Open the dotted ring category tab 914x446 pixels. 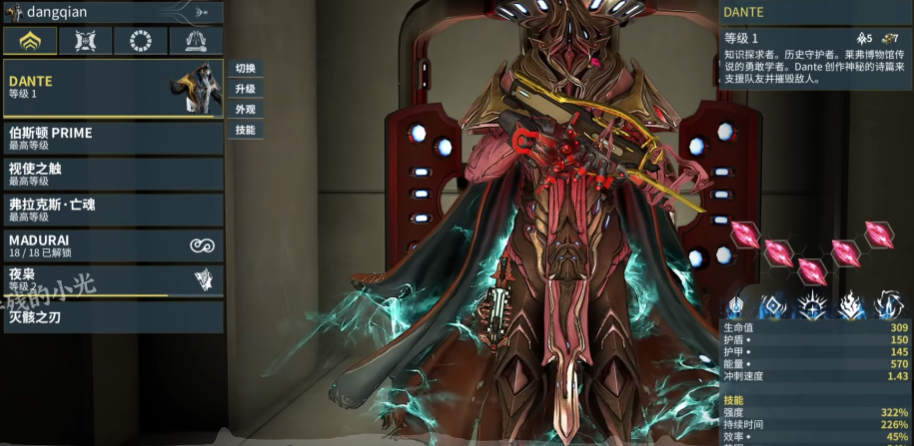pyautogui.click(x=140, y=41)
